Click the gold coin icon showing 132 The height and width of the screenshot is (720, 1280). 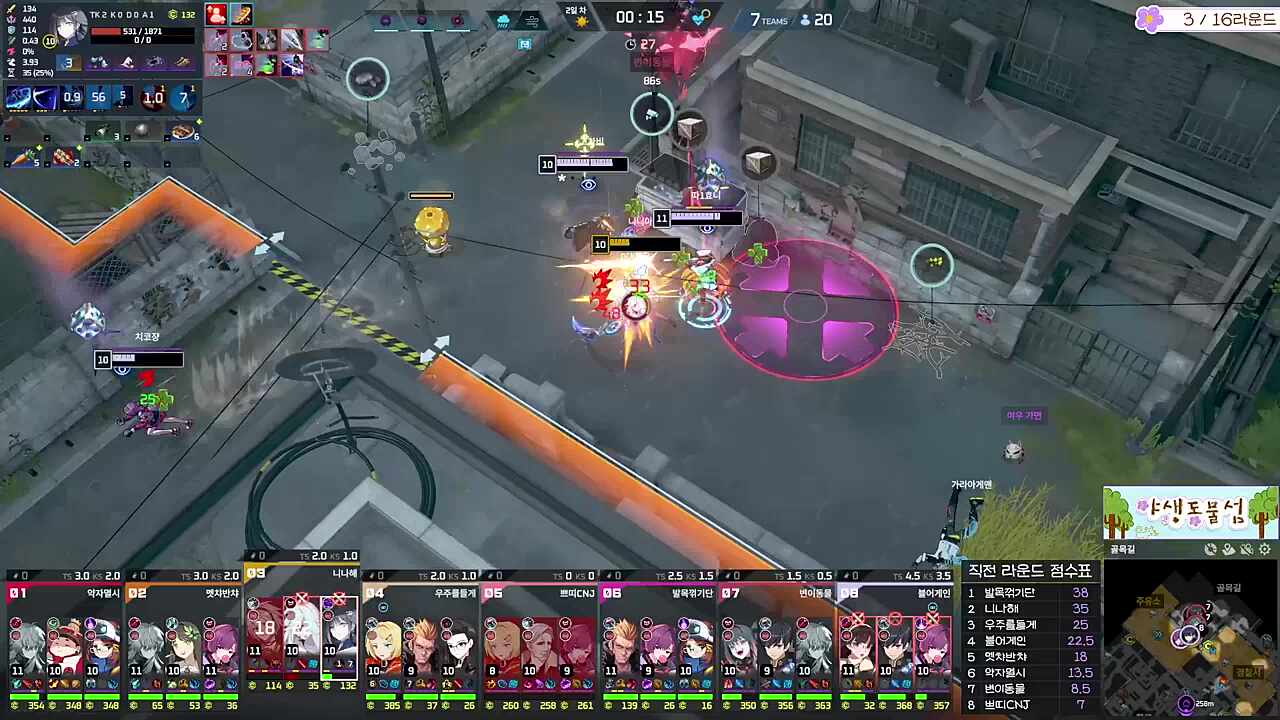pos(174,15)
